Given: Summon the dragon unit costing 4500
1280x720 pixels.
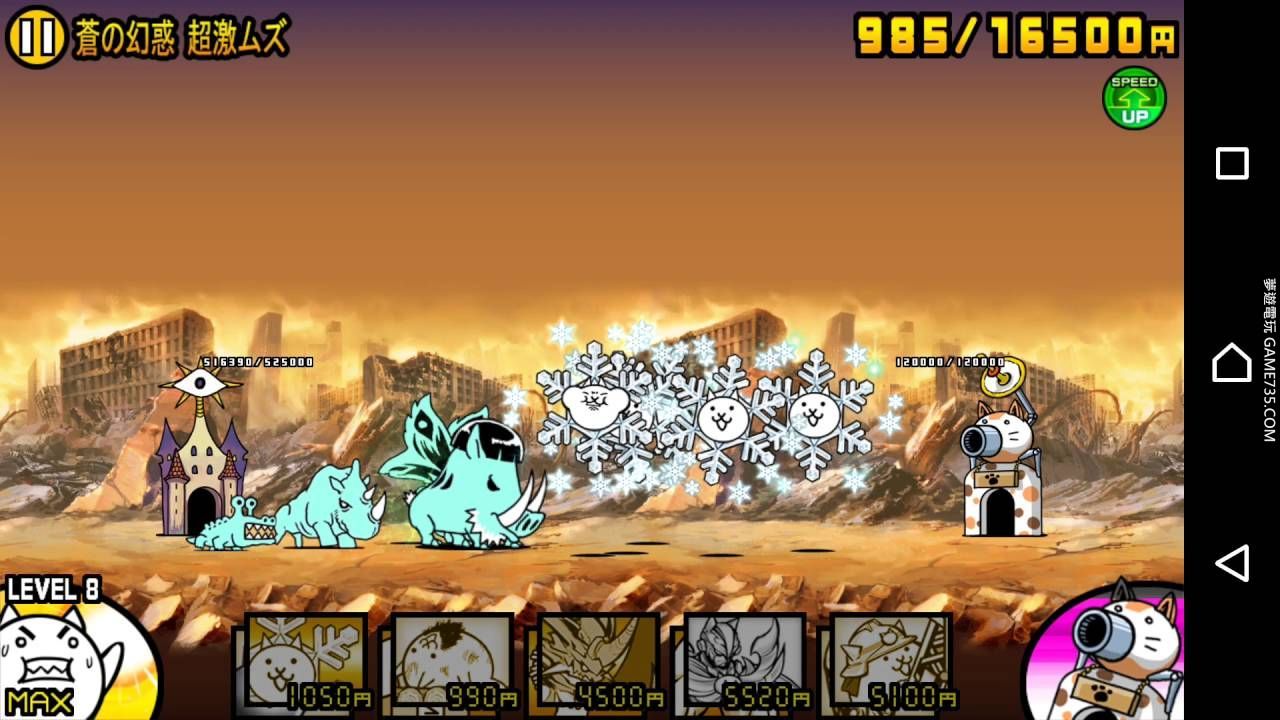Looking at the screenshot, I should (598, 662).
